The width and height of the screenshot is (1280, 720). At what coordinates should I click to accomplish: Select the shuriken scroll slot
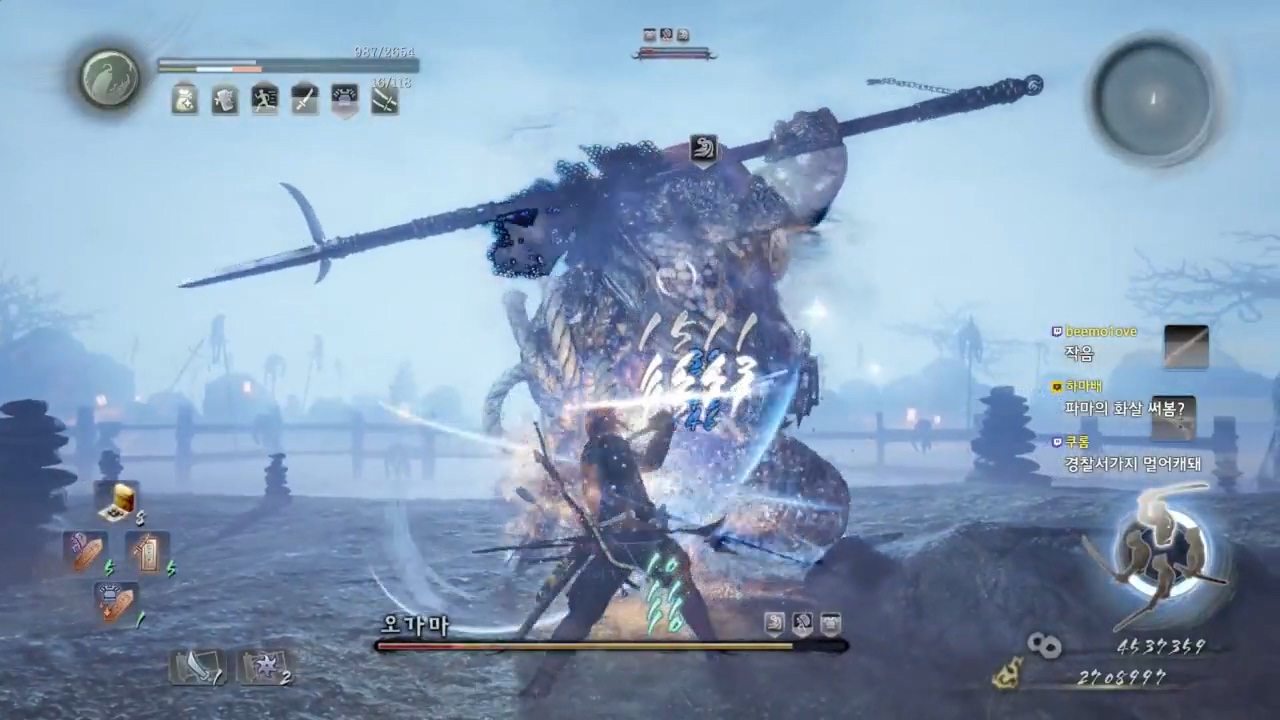[263, 665]
